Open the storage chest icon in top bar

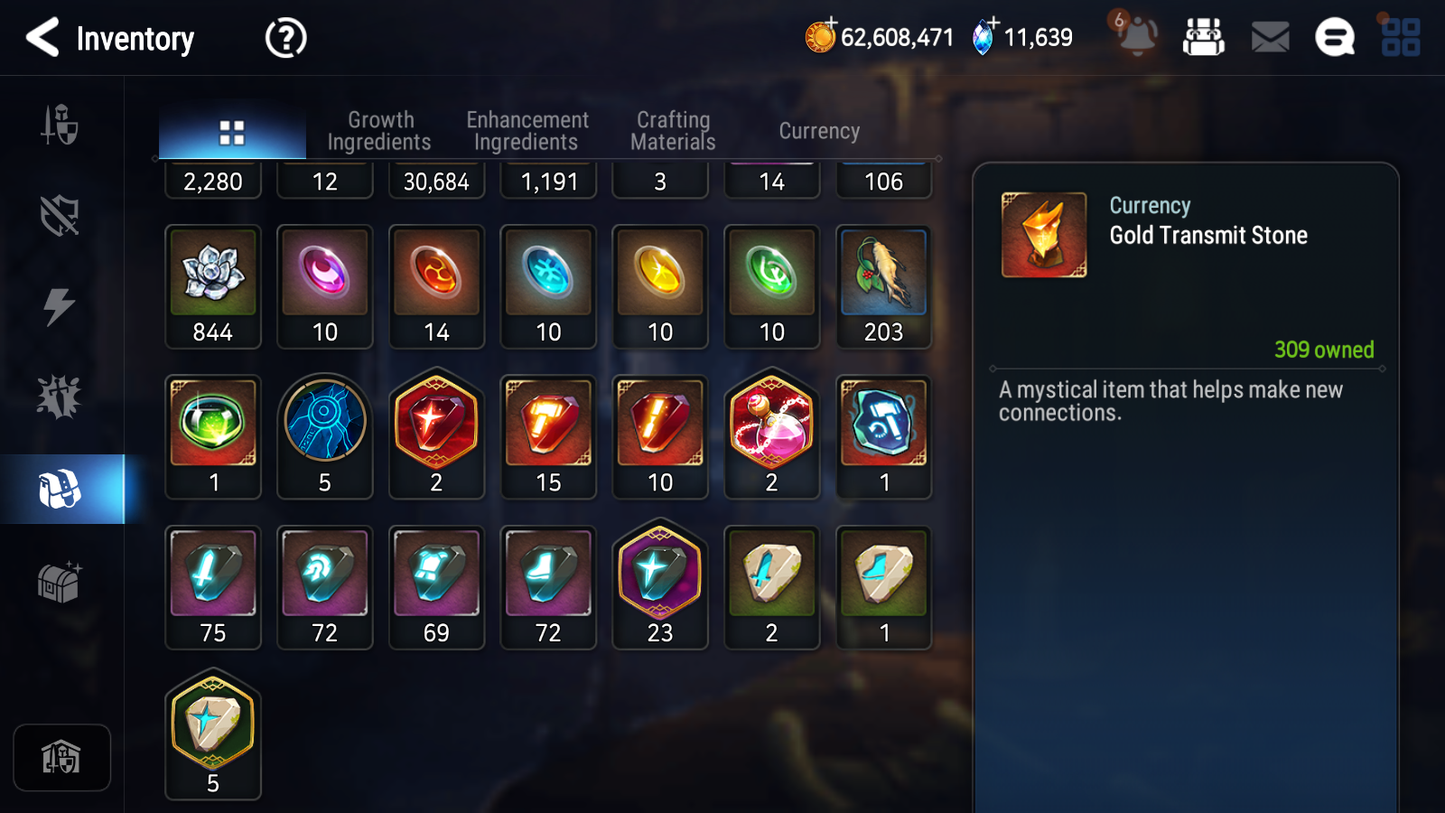(1204, 36)
